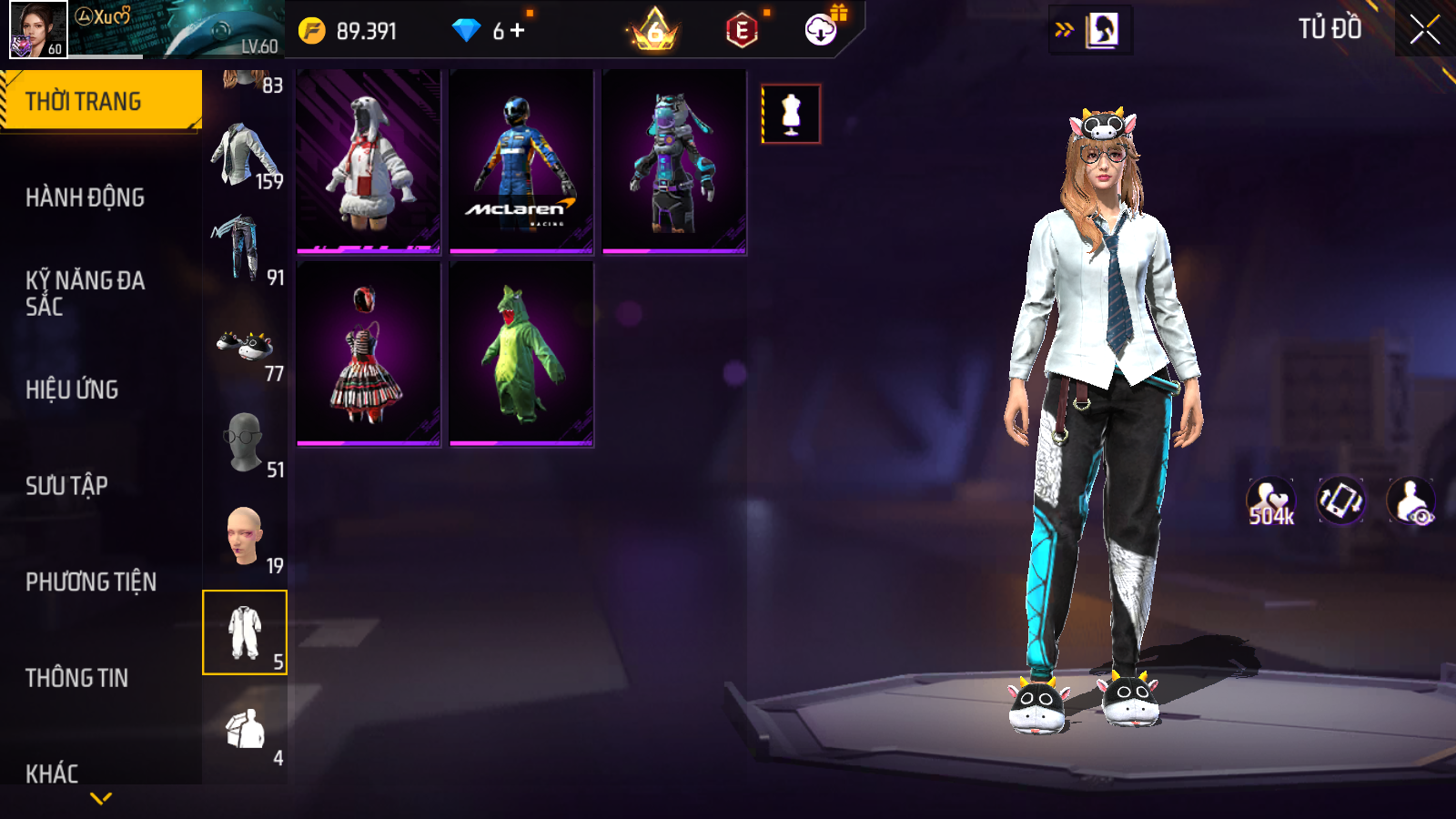Select the THỜI TRANG tab
This screenshot has width=1456, height=819.
point(100,101)
